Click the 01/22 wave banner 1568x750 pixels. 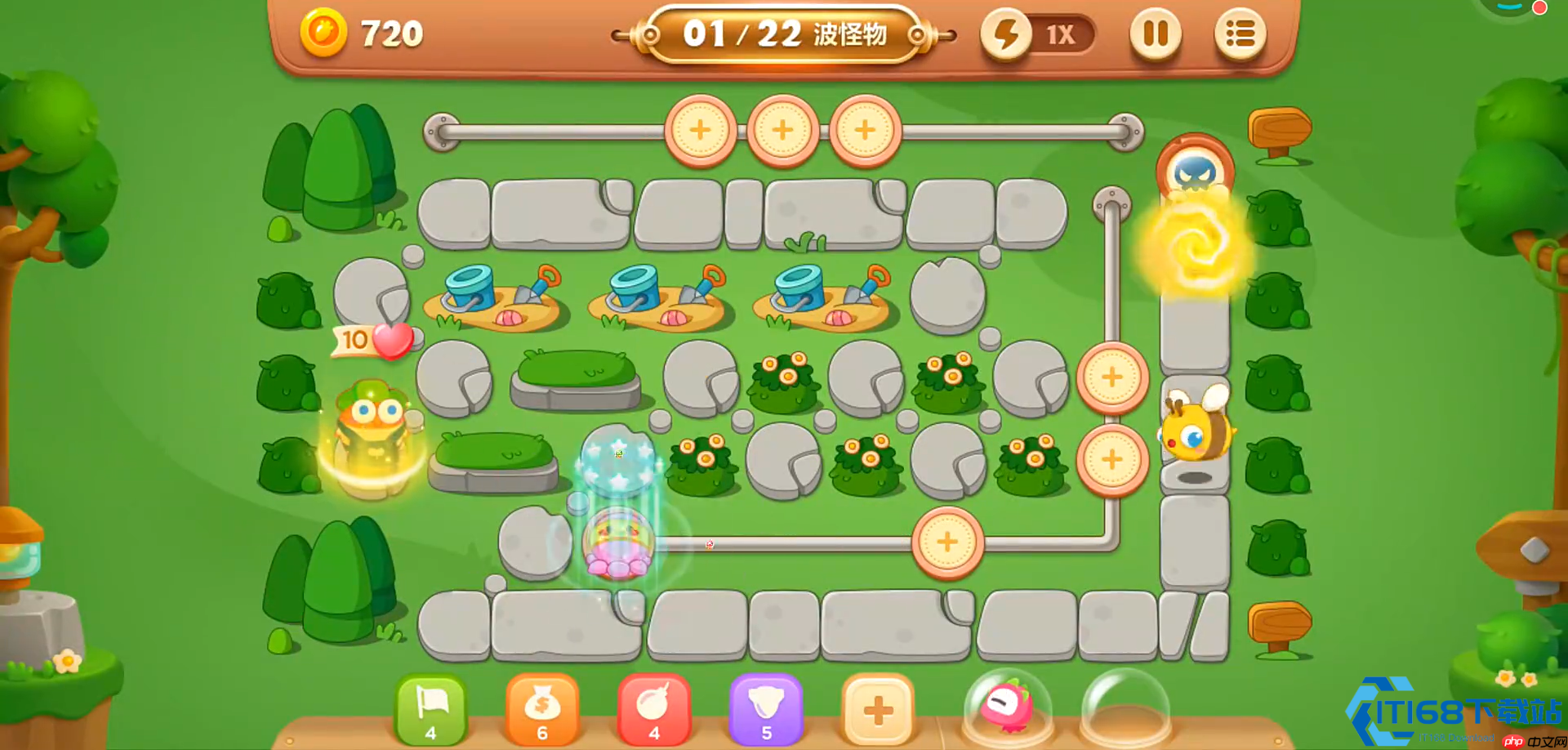[784, 34]
